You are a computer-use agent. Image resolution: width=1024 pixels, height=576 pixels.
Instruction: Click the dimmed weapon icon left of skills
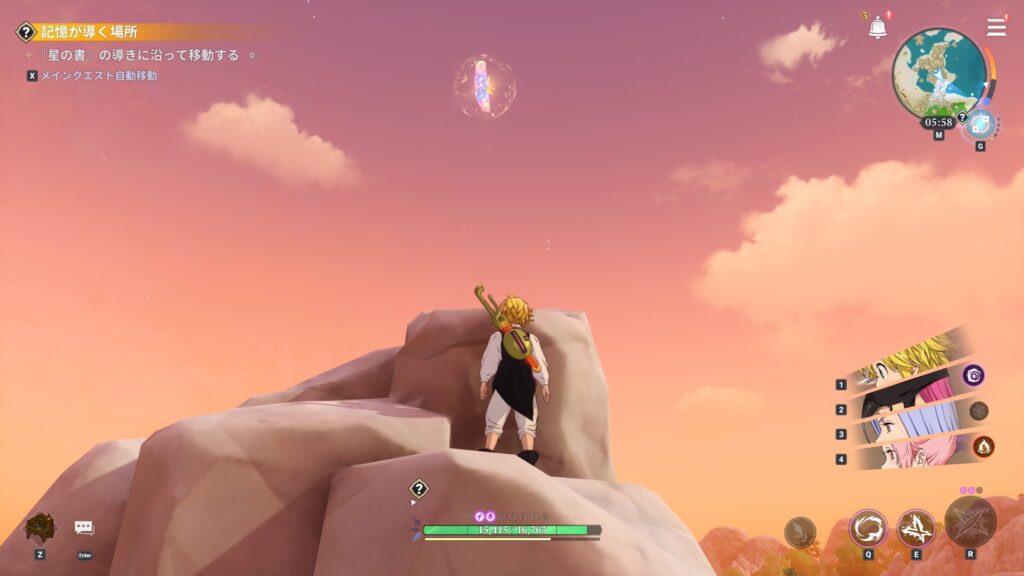click(800, 532)
